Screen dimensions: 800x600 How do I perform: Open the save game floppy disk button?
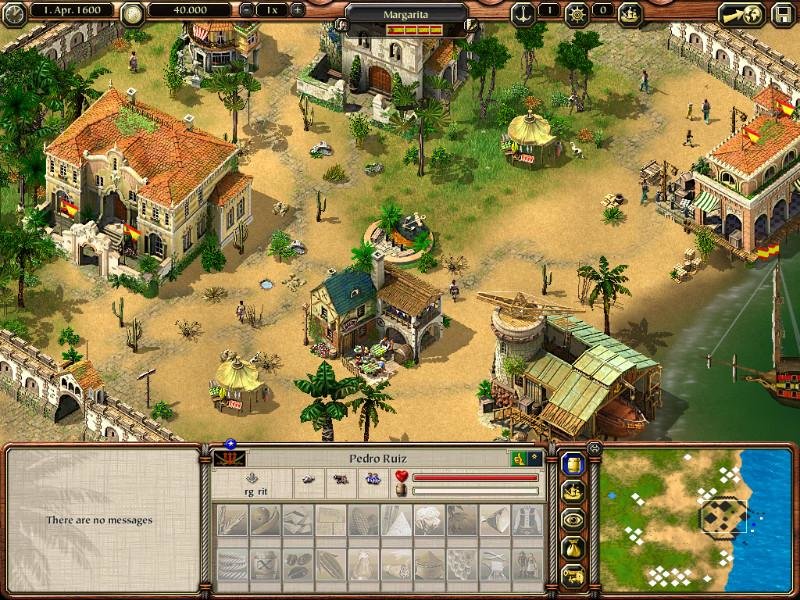click(780, 14)
